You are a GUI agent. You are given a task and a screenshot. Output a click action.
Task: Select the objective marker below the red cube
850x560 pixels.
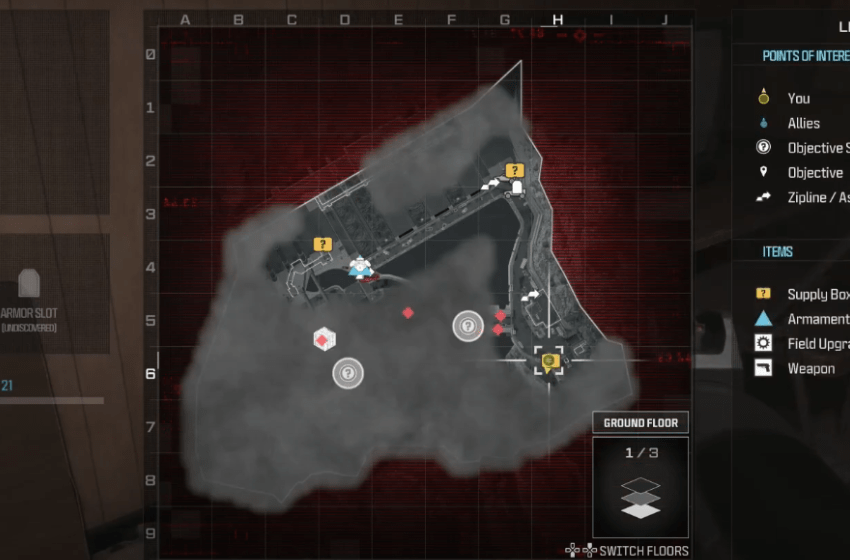(348, 373)
